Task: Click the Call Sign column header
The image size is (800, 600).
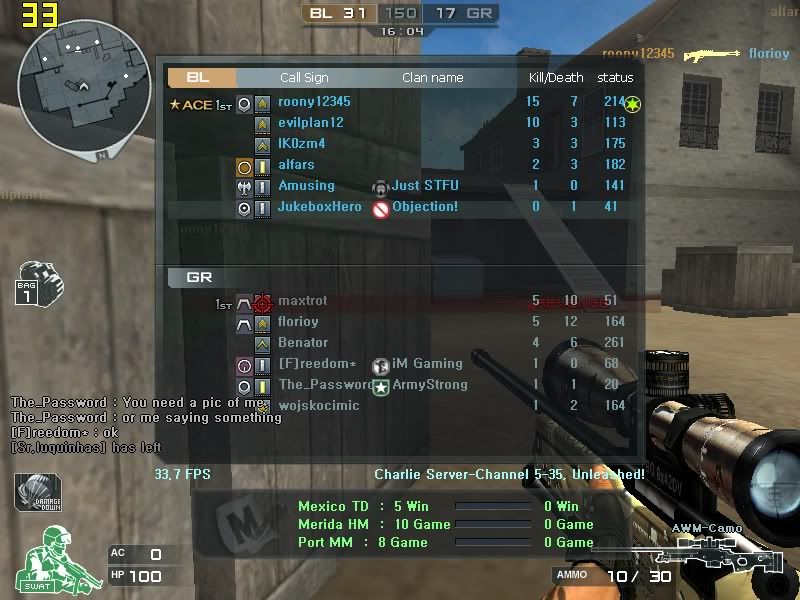Action: [304, 78]
